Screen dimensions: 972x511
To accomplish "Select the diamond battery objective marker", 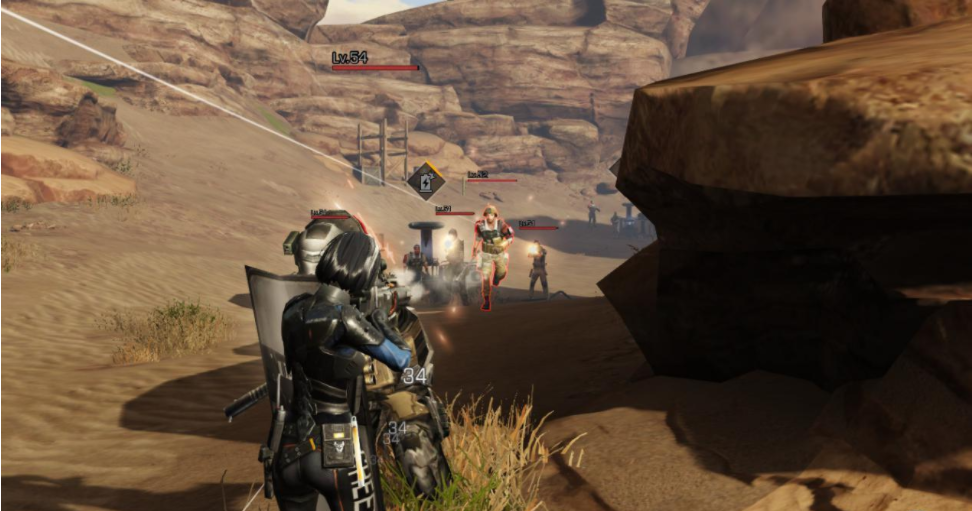I will pos(426,181).
